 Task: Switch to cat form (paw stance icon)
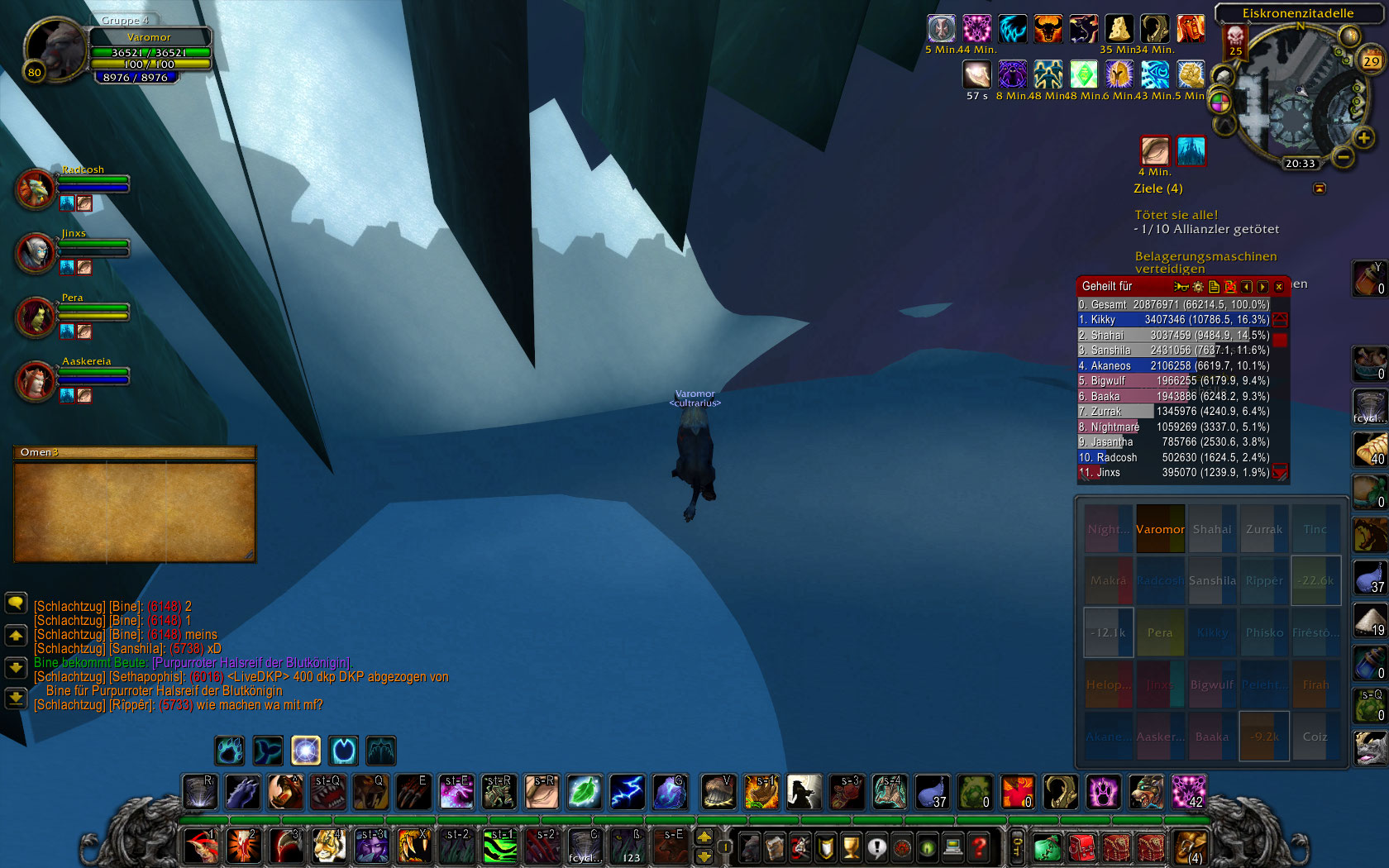click(230, 751)
